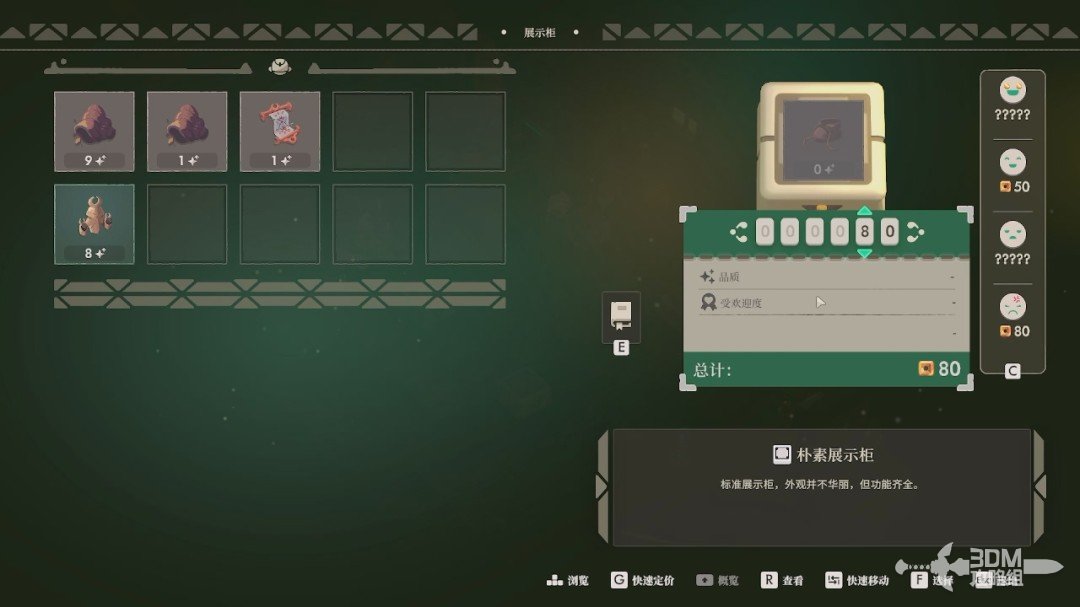
Task: Click the 快速定价 quick pricing option
Action: point(643,580)
